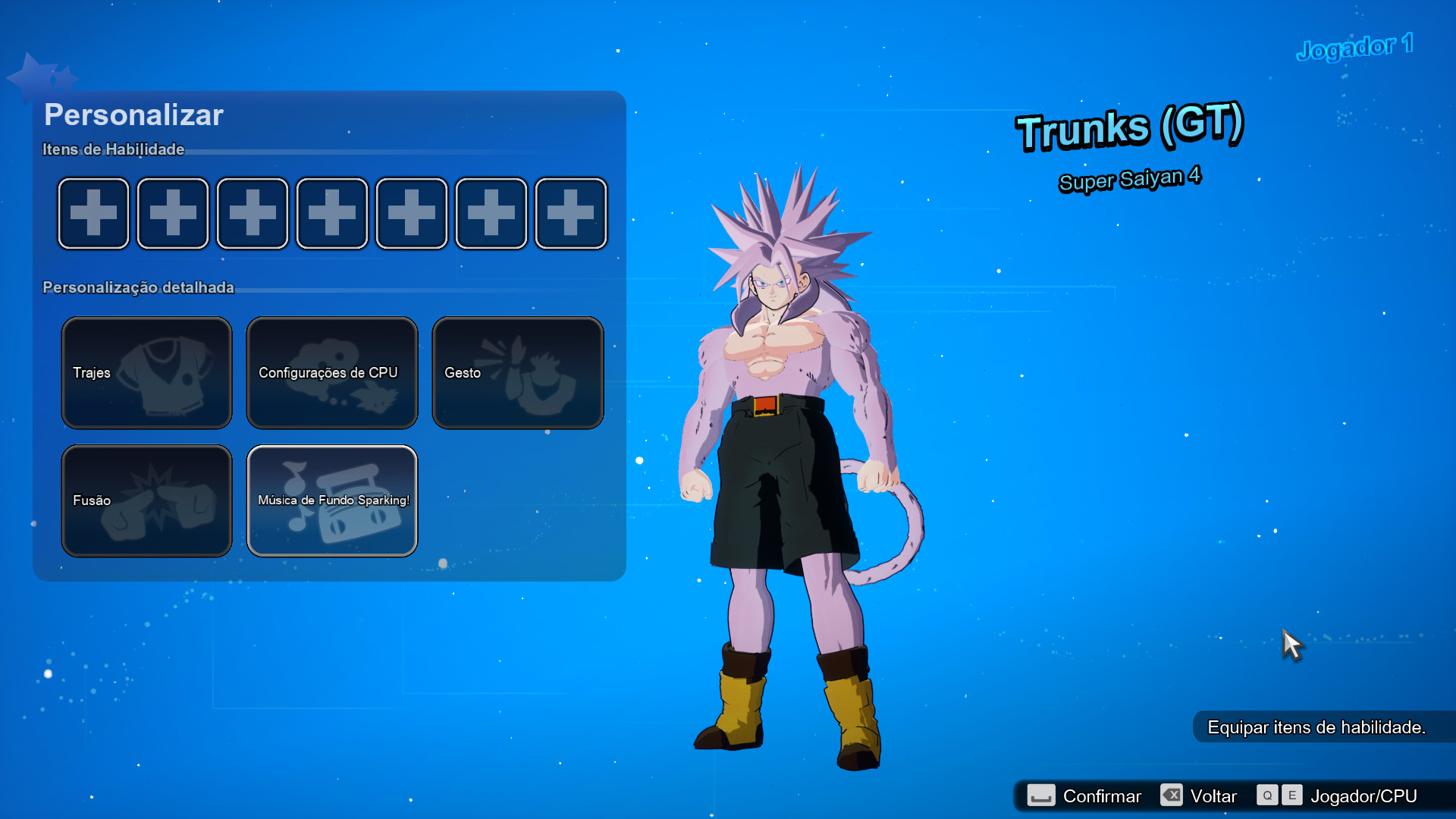Select the sixth ability item slot
This screenshot has width=1456, height=819.
491,213
